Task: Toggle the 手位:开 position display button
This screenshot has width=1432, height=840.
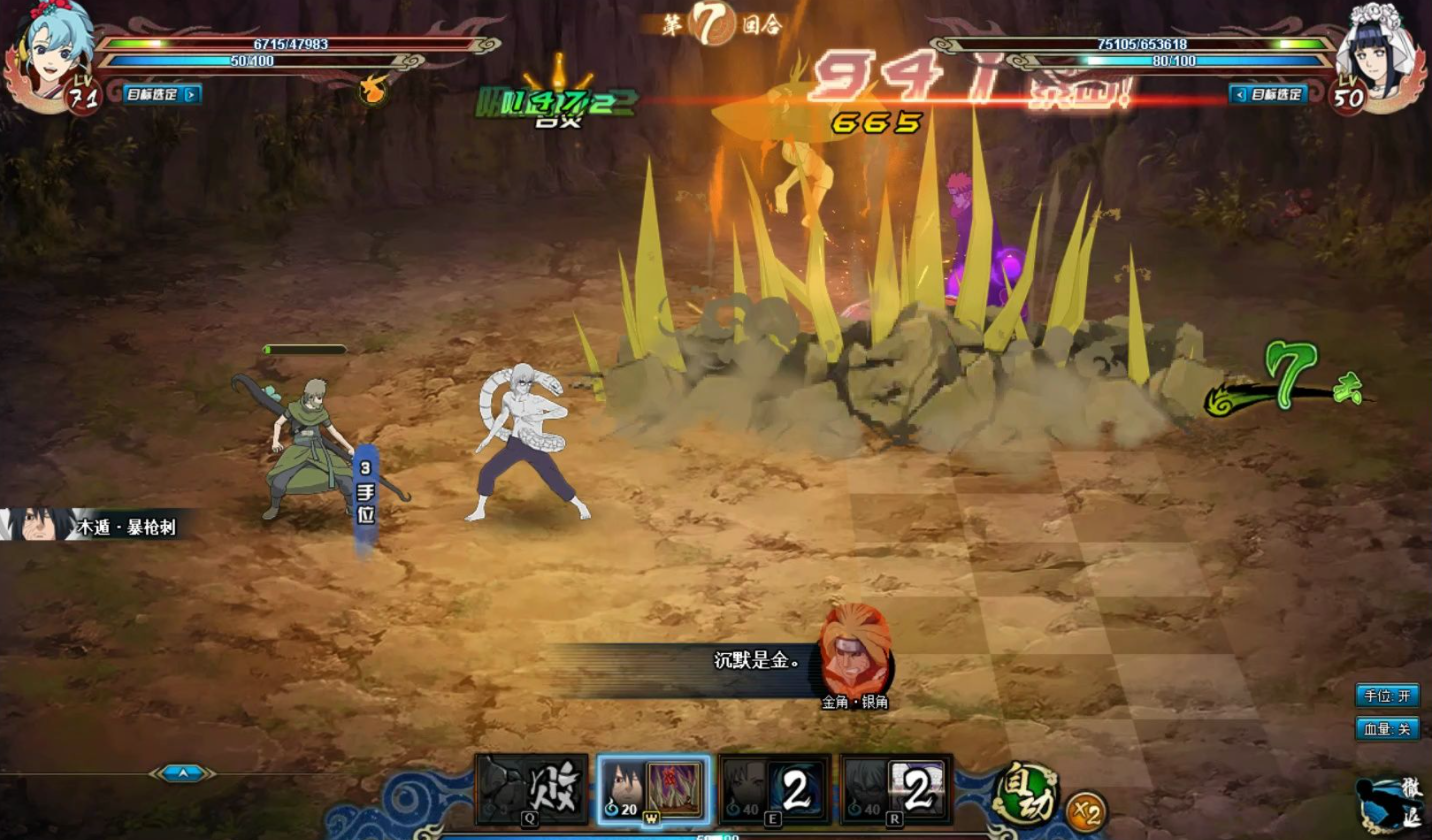Action: point(1386,695)
